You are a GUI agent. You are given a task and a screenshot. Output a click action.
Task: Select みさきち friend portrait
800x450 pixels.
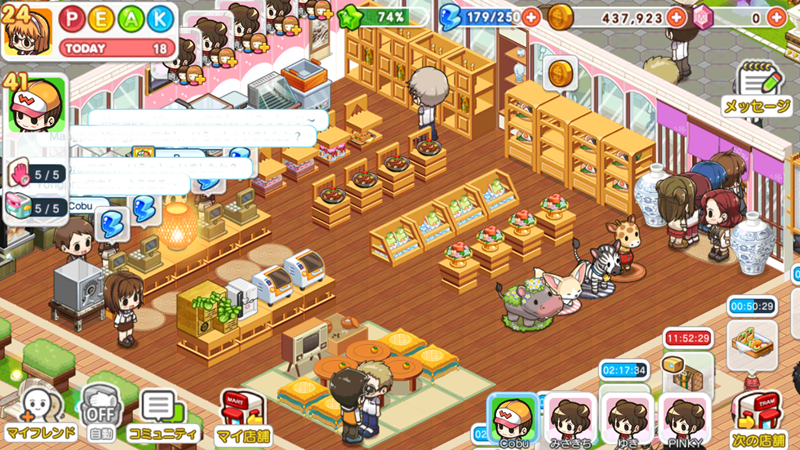pos(569,418)
